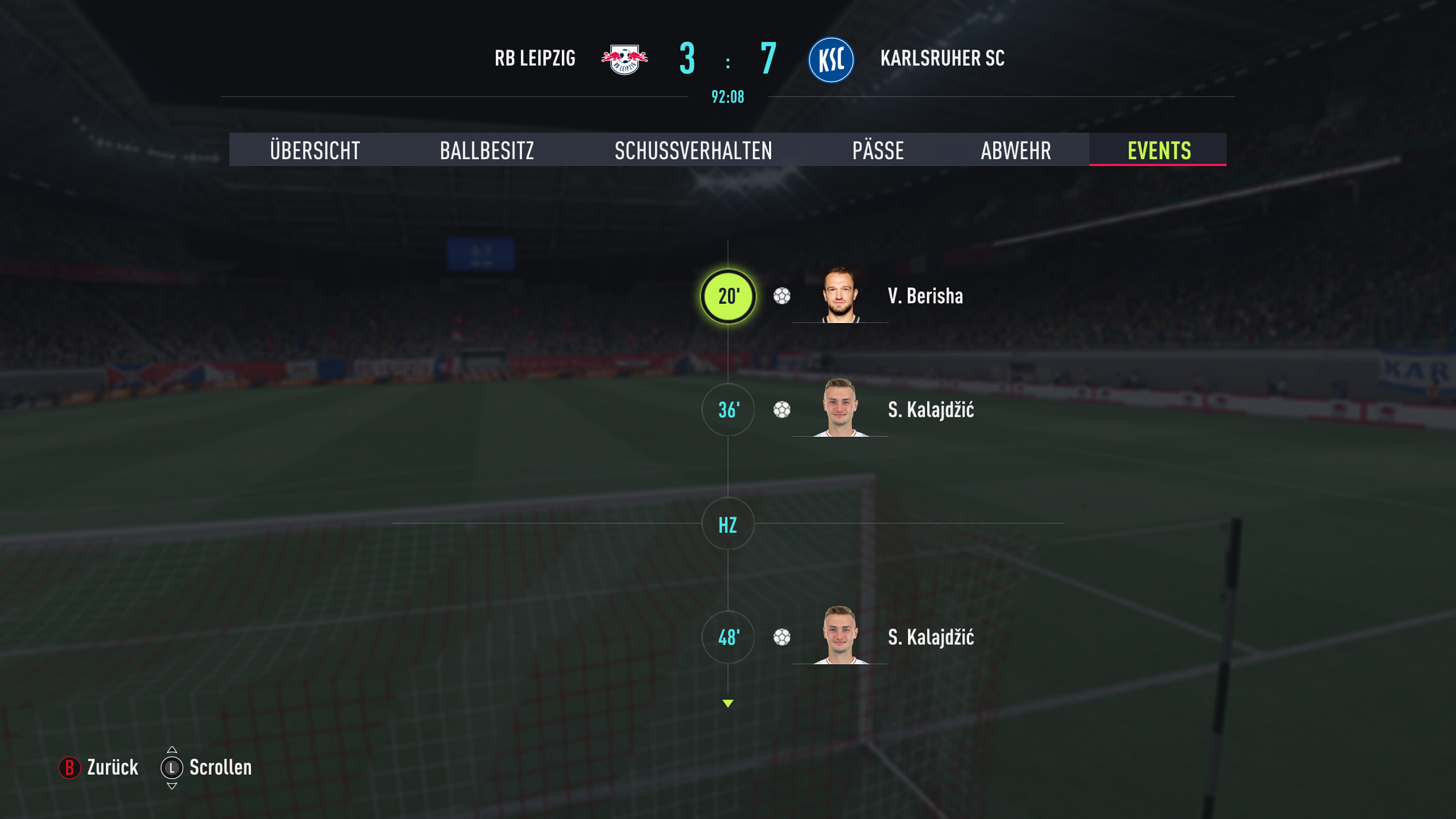Select V. Berisha's player portrait

pos(840,295)
